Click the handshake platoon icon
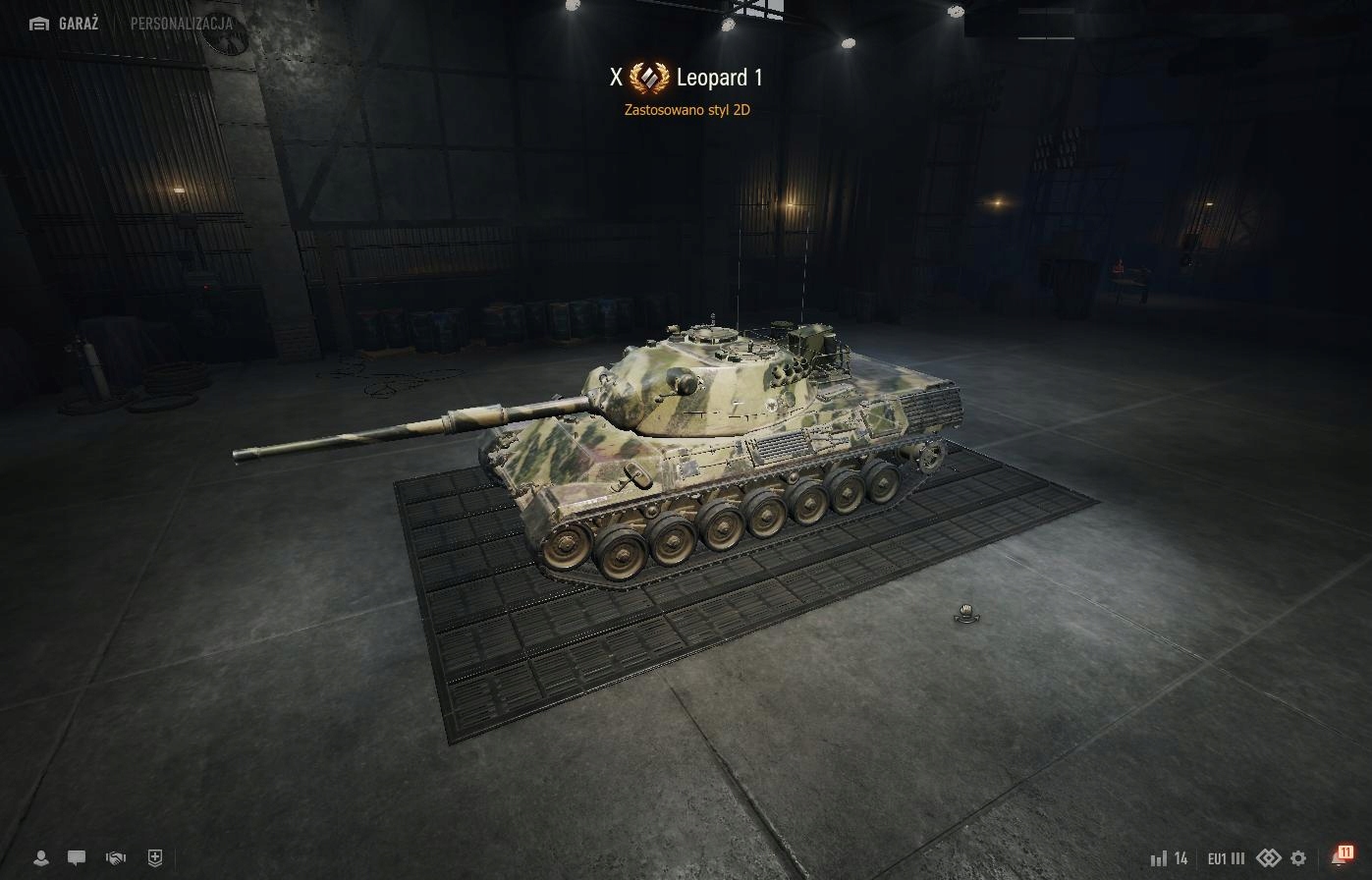This screenshot has width=1372, height=880. click(116, 857)
